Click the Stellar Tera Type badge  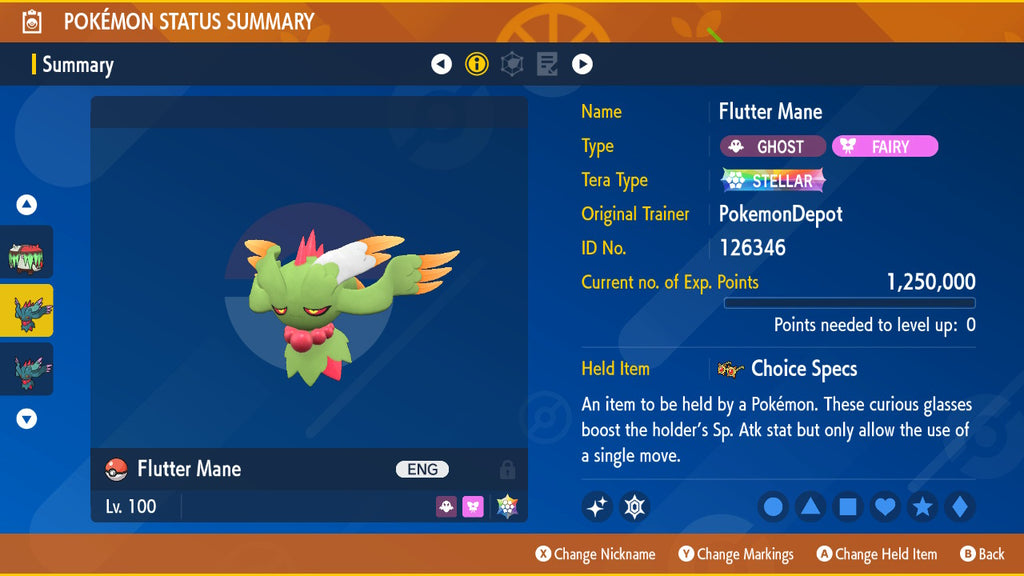point(773,181)
